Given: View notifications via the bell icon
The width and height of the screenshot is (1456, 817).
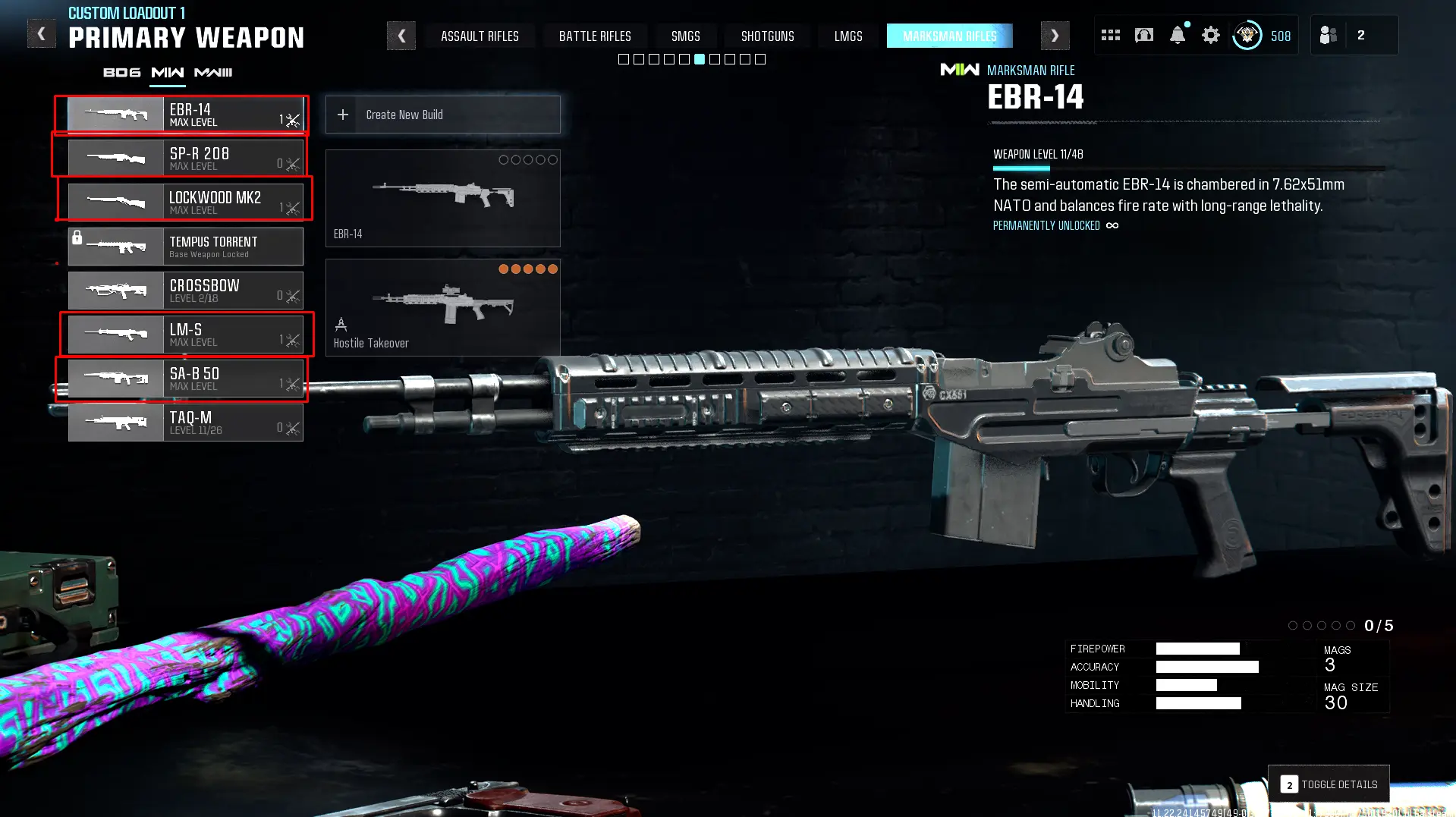Looking at the screenshot, I should [x=1178, y=36].
